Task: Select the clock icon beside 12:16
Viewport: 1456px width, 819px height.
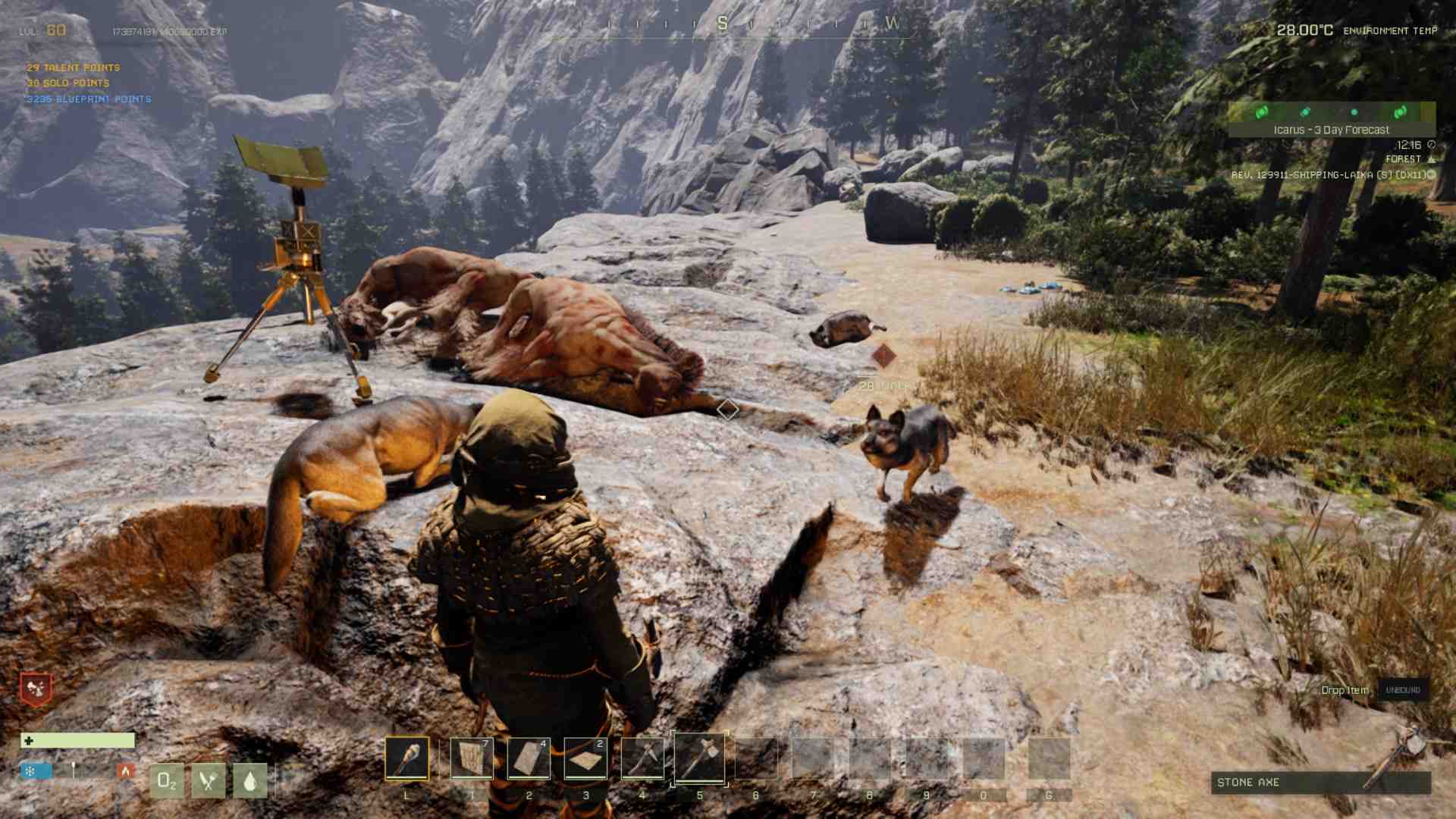Action: point(1432,144)
